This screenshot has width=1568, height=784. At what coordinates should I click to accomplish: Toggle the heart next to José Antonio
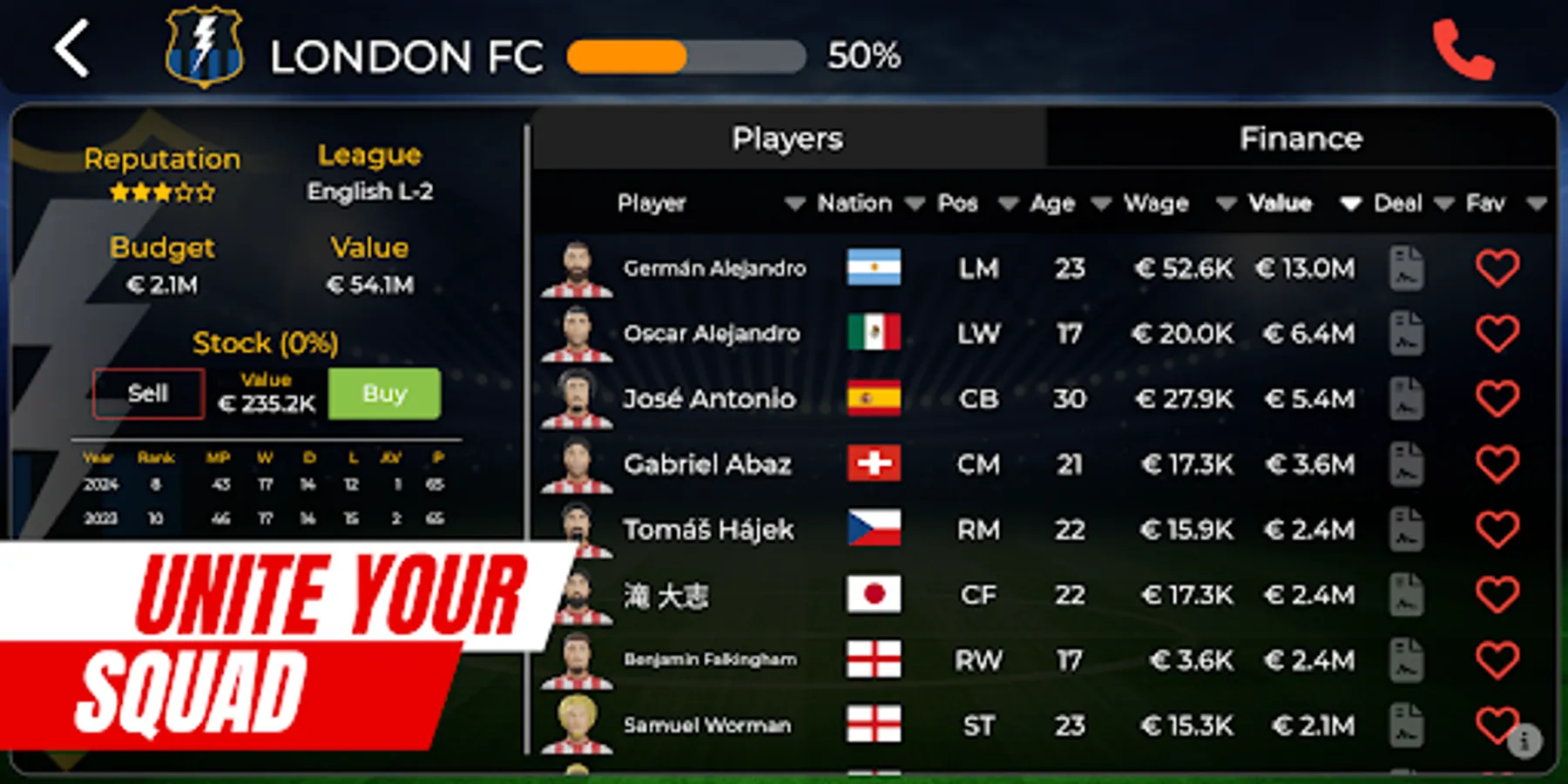(1497, 399)
